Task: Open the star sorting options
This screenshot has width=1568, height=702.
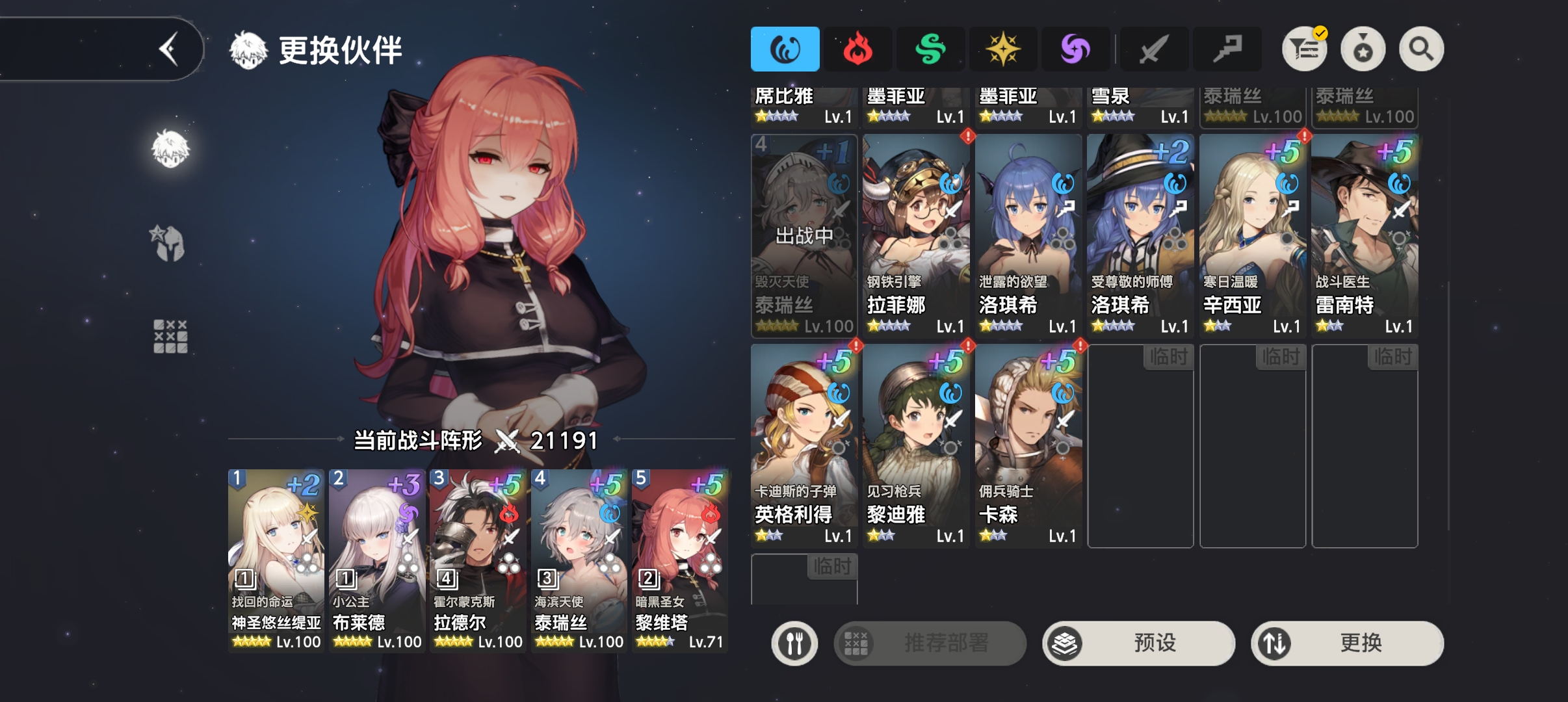Action: tap(1363, 48)
